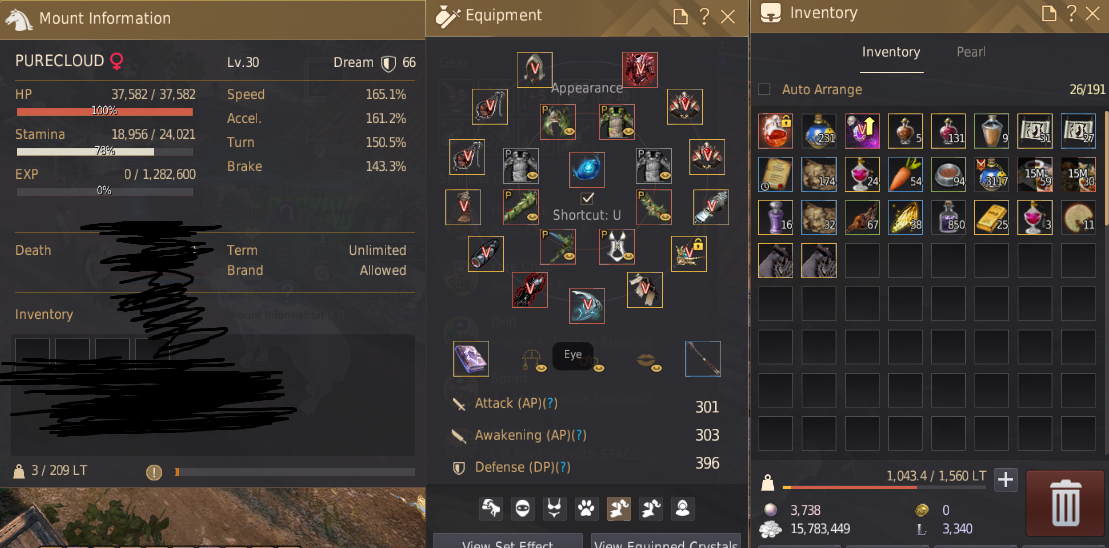Select the blue glowing orb slot

587,169
